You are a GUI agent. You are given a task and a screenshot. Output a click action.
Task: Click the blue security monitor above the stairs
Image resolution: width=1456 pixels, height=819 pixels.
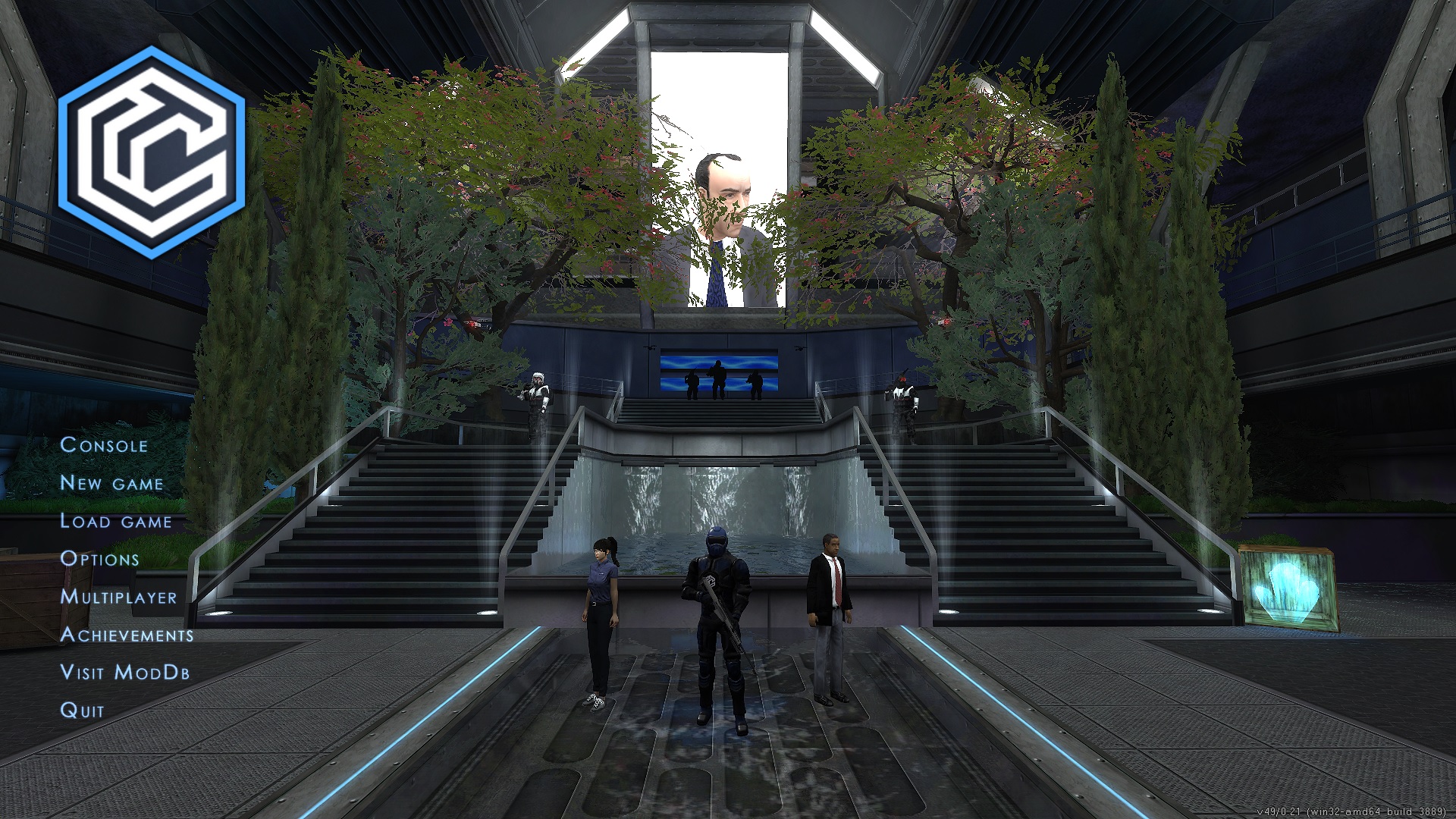point(720,369)
